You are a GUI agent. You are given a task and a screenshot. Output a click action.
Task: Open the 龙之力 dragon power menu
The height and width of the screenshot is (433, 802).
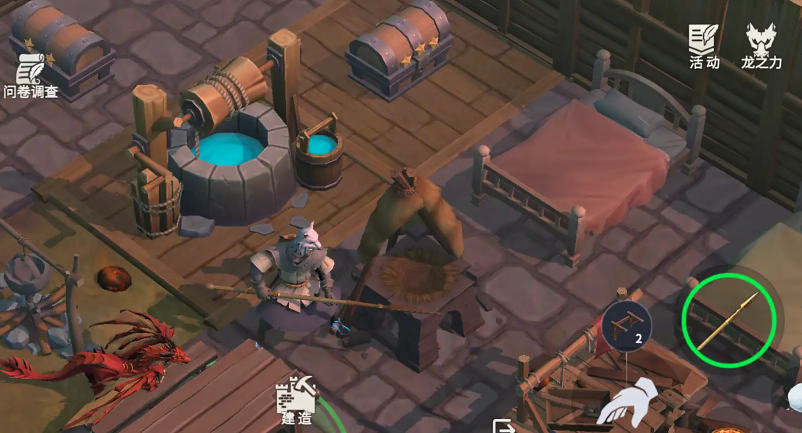tap(761, 46)
